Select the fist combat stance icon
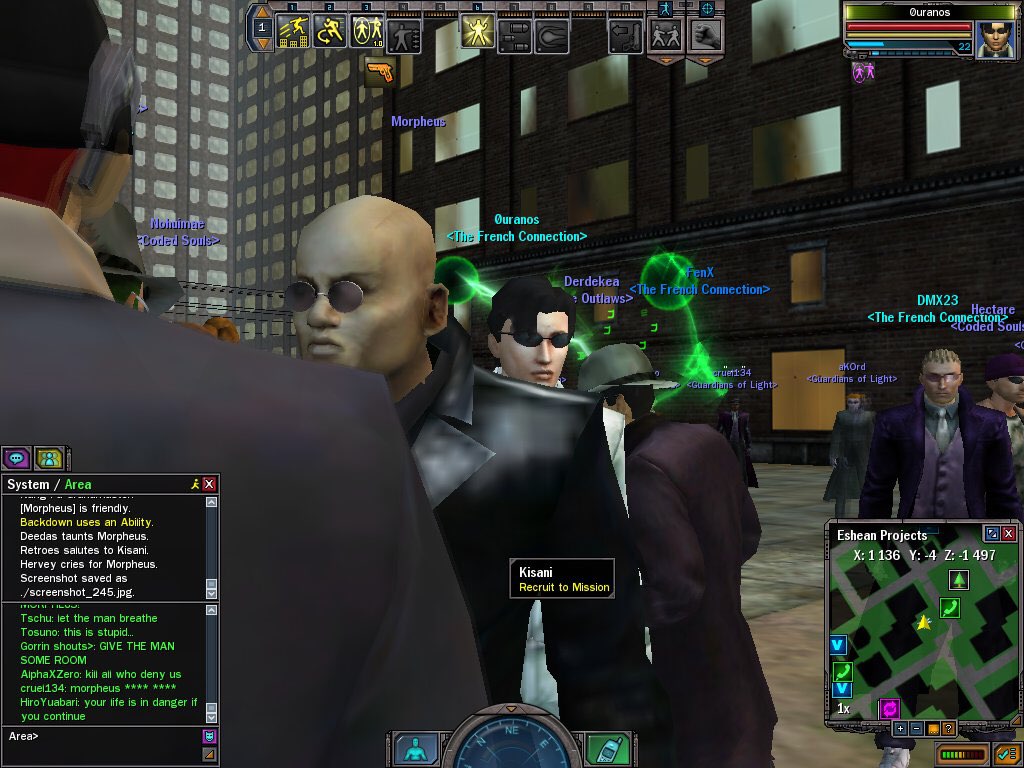Viewport: 1024px width, 768px height. coord(706,35)
